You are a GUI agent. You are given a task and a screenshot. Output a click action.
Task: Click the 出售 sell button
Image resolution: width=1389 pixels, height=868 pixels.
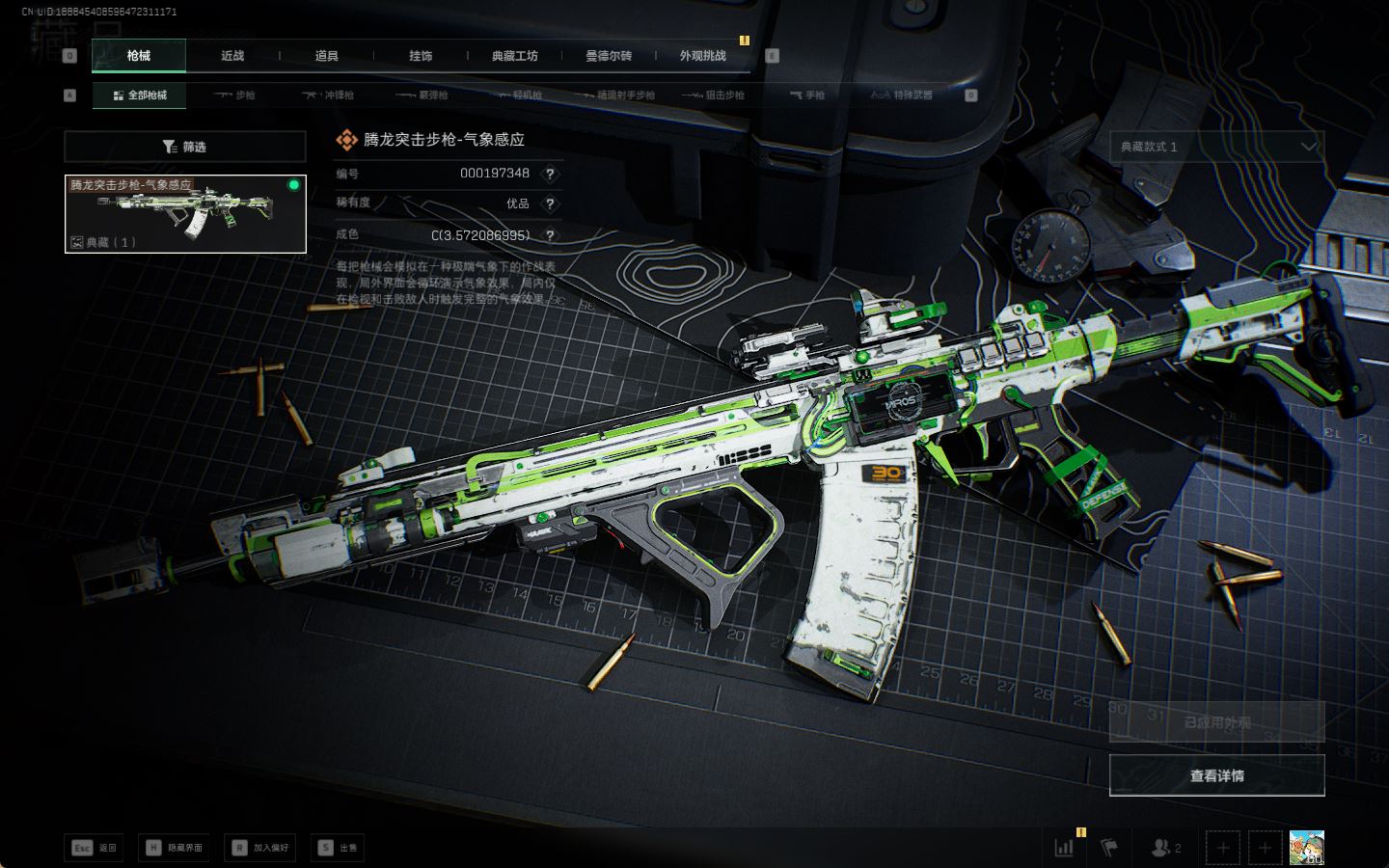[338, 848]
